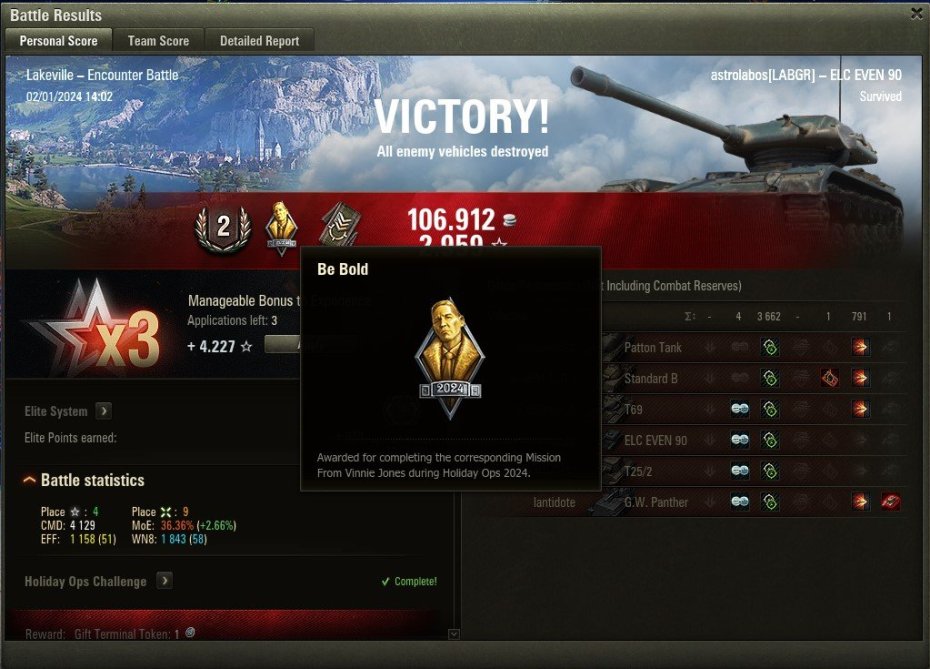
Task: Click the Be Bold medal icon
Action: click(283, 228)
